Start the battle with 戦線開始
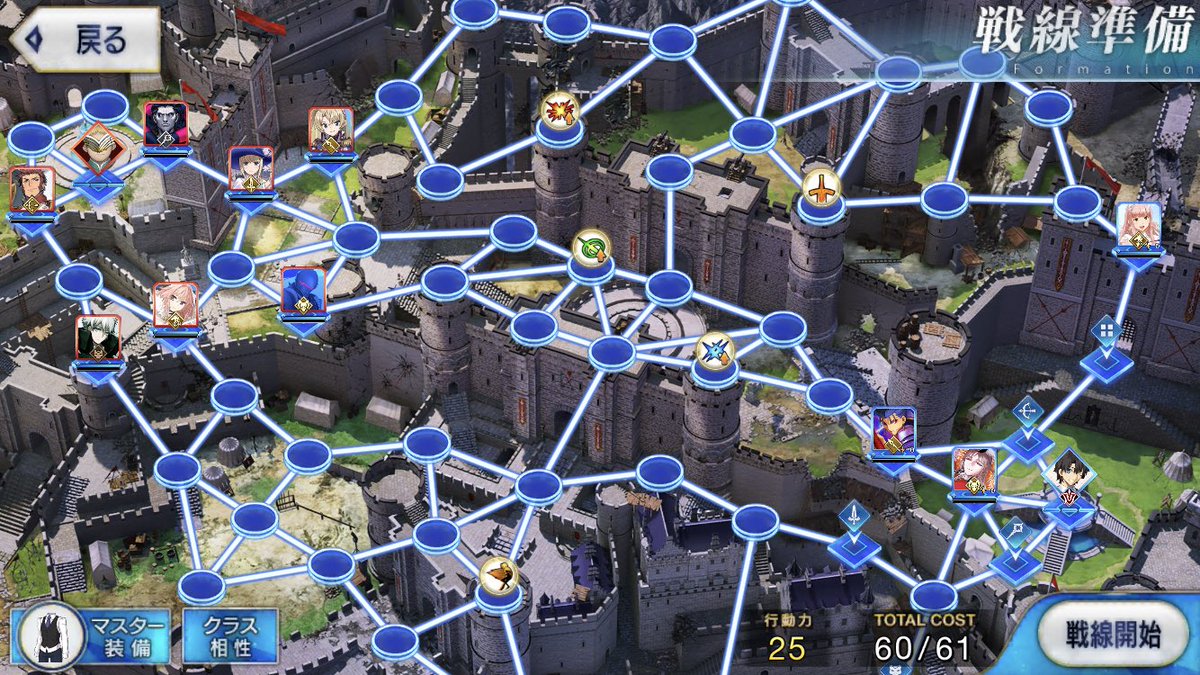The height and width of the screenshot is (675, 1200). coord(1112,636)
